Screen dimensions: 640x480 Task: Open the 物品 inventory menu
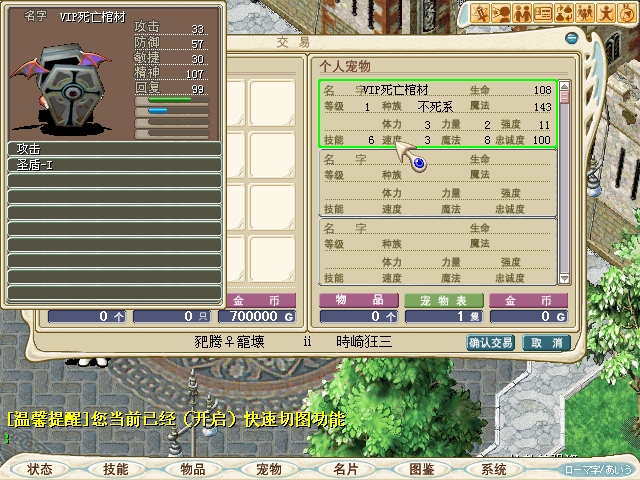click(193, 468)
